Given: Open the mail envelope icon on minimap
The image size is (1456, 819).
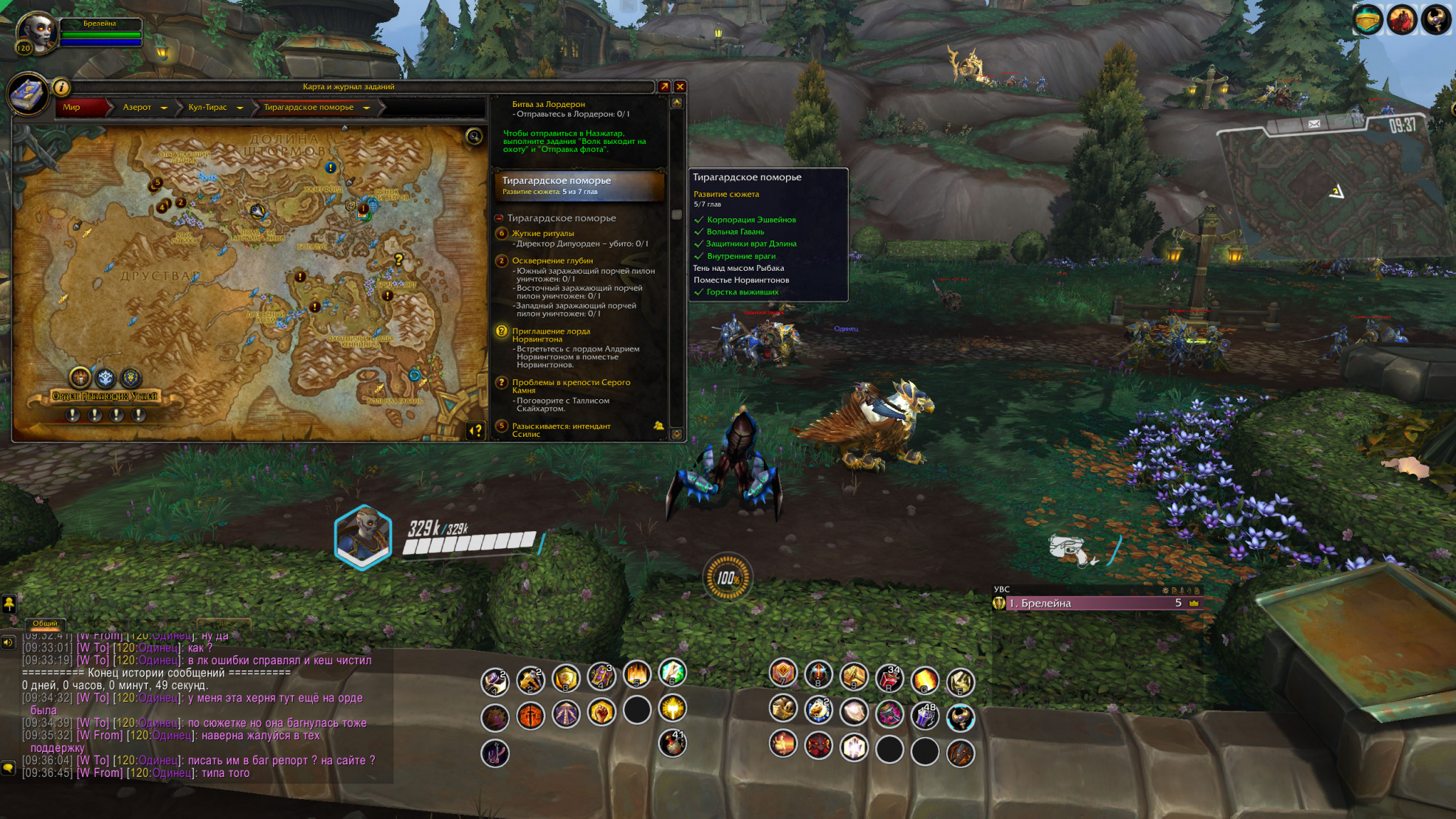Looking at the screenshot, I should [x=1314, y=124].
